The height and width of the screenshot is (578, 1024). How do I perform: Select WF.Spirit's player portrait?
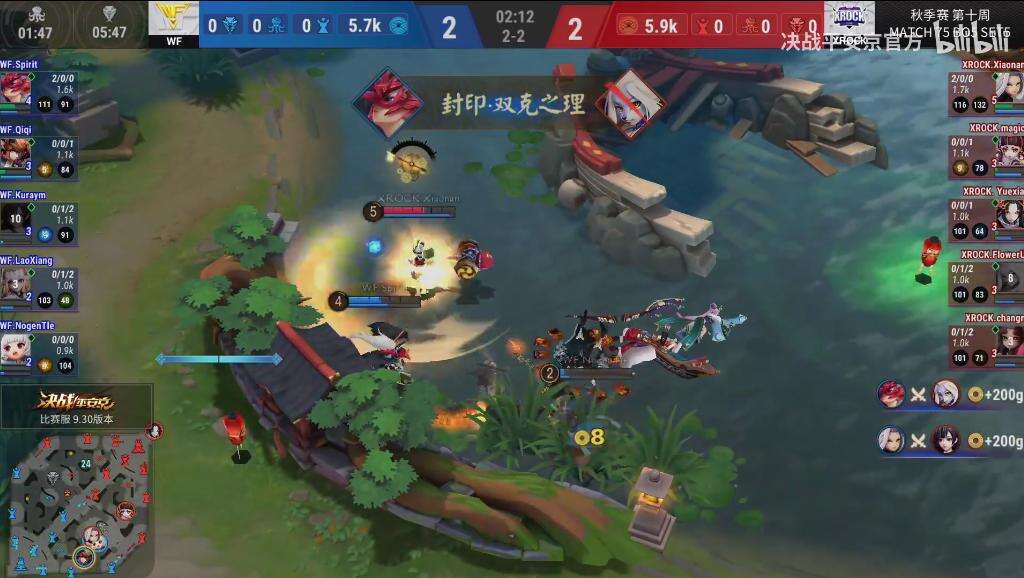pyautogui.click(x=15, y=87)
